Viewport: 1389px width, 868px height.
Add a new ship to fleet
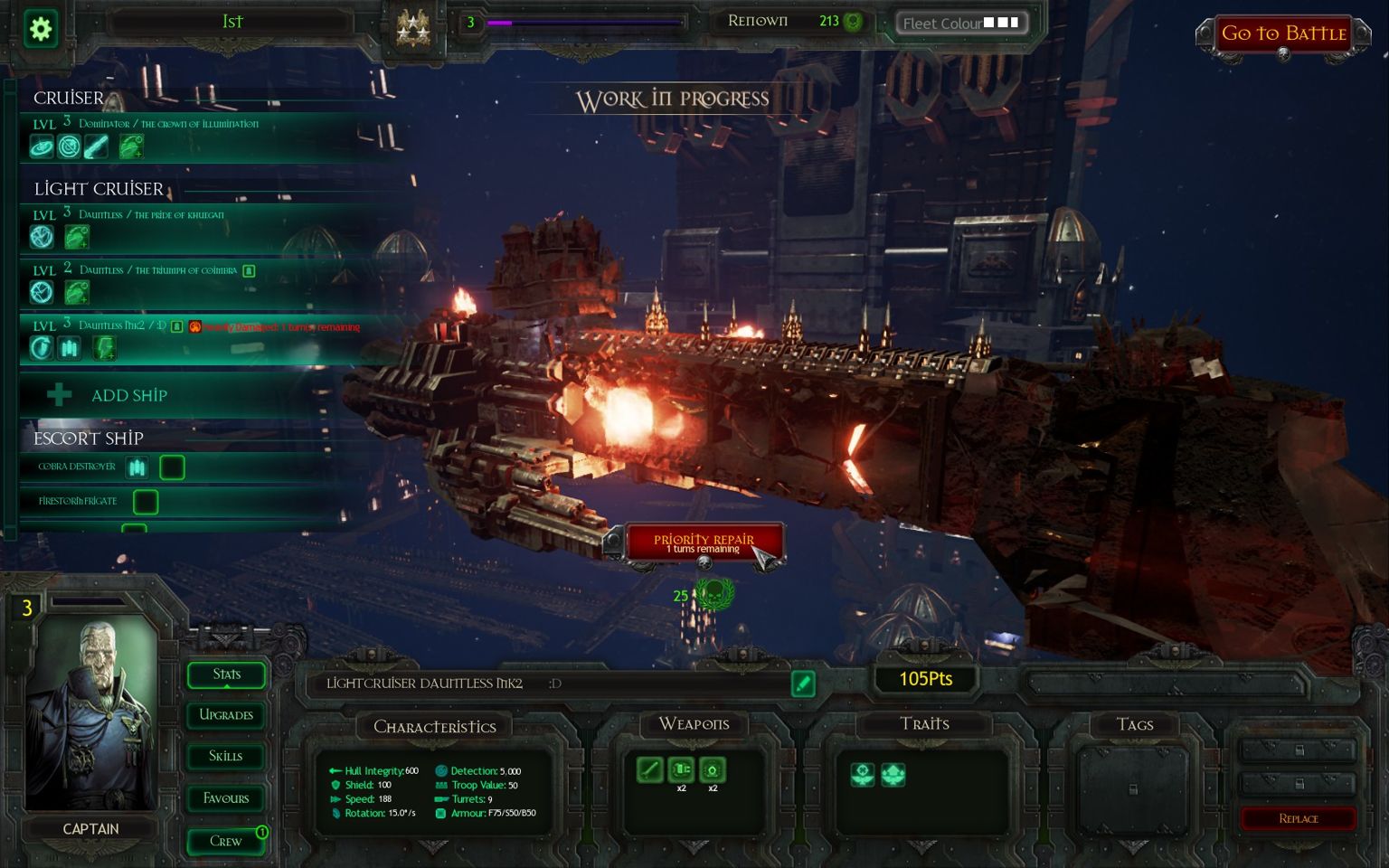point(128,395)
